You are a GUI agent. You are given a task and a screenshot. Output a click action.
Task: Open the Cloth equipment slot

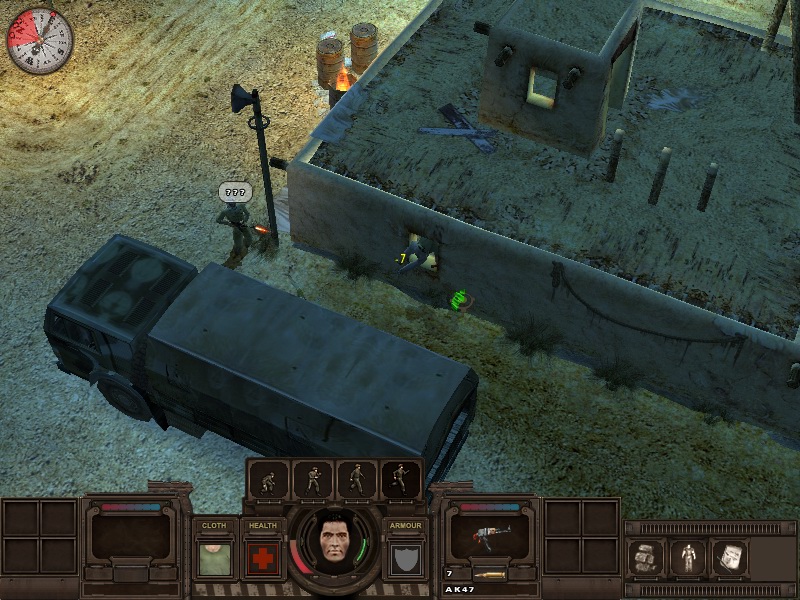(214, 558)
